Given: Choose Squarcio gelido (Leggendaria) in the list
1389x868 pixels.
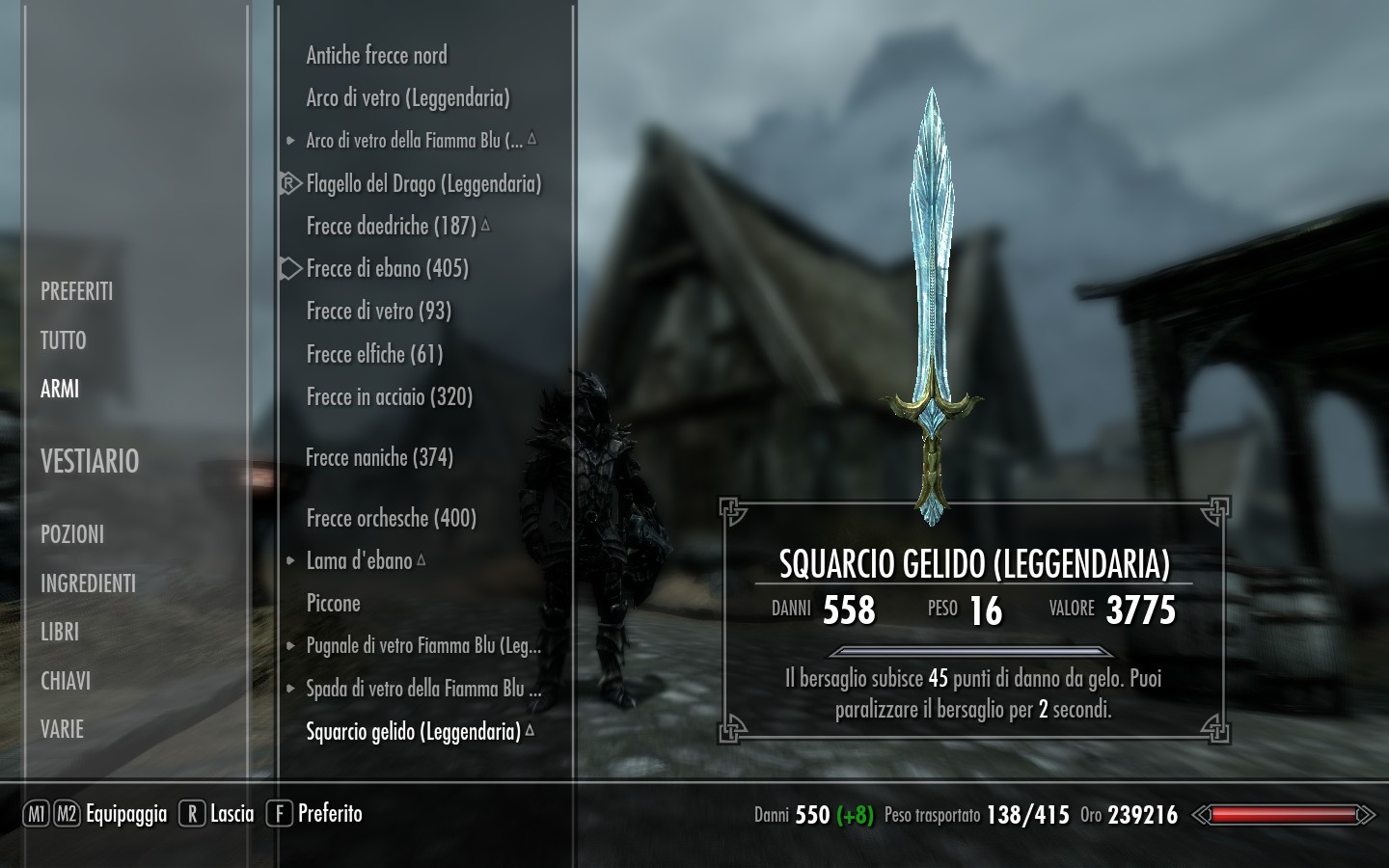Looking at the screenshot, I should click(413, 731).
